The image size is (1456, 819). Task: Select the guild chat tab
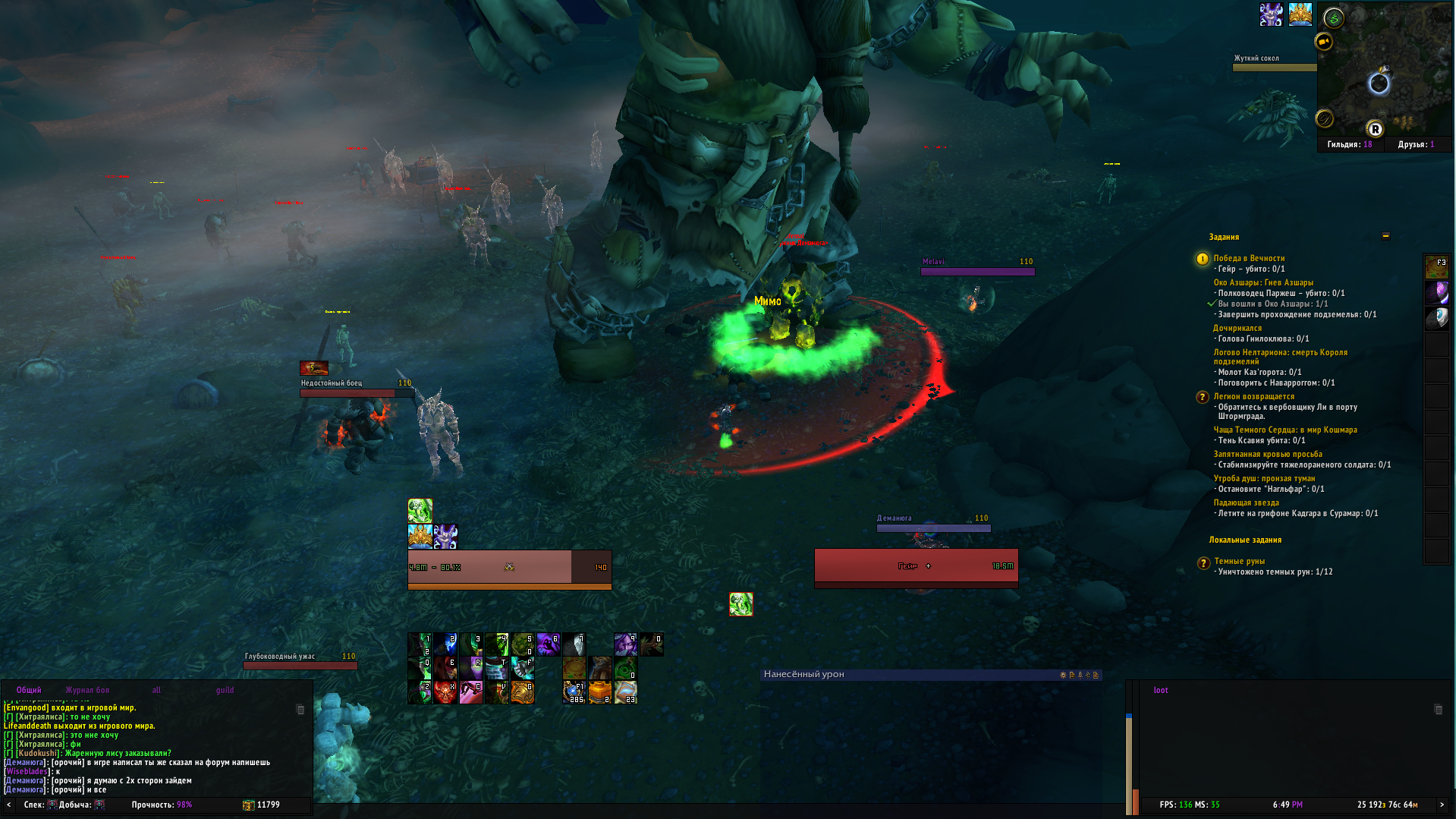(x=225, y=690)
